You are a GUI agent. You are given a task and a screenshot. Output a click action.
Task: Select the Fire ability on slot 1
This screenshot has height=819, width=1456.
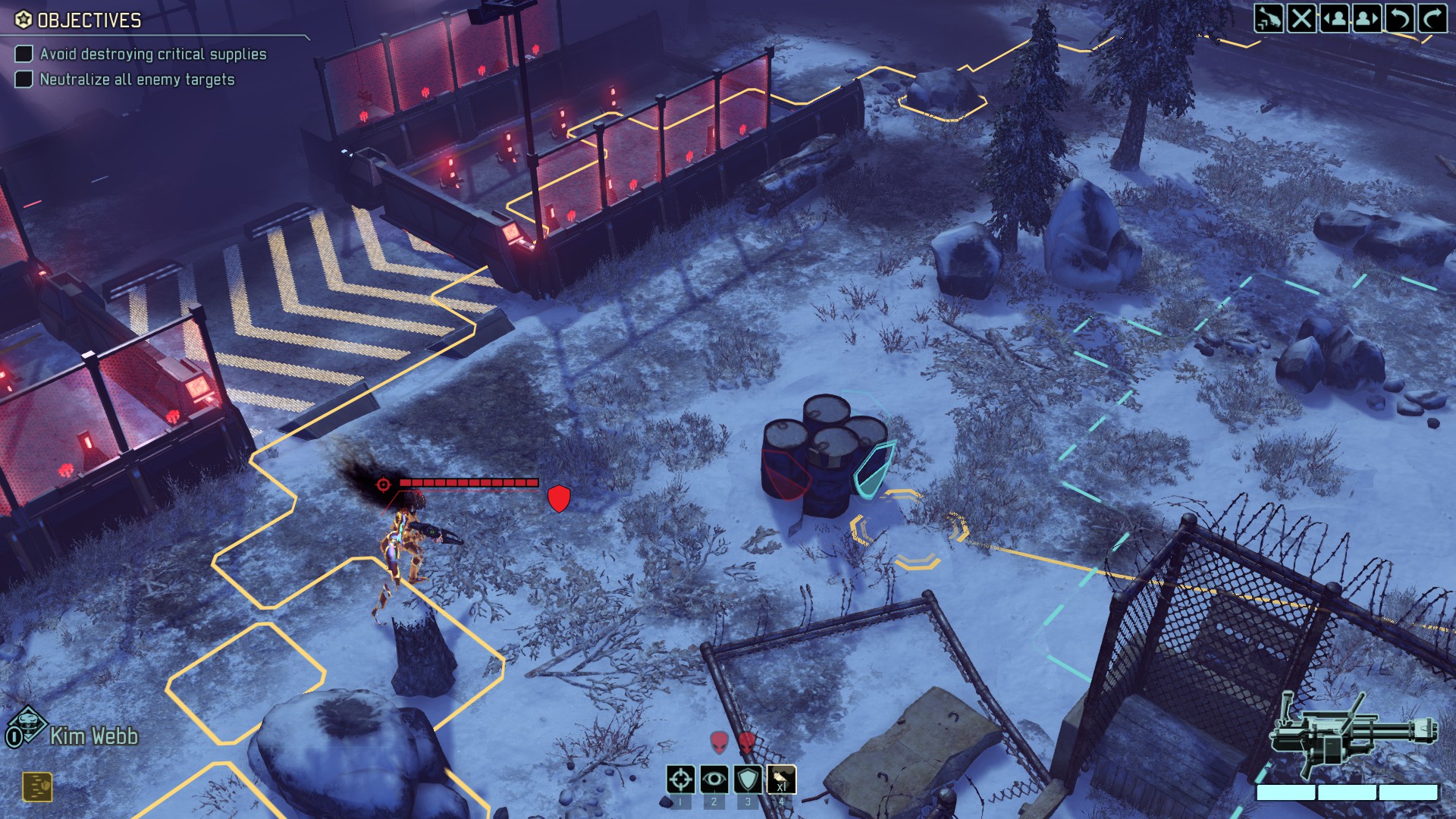pyautogui.click(x=680, y=780)
